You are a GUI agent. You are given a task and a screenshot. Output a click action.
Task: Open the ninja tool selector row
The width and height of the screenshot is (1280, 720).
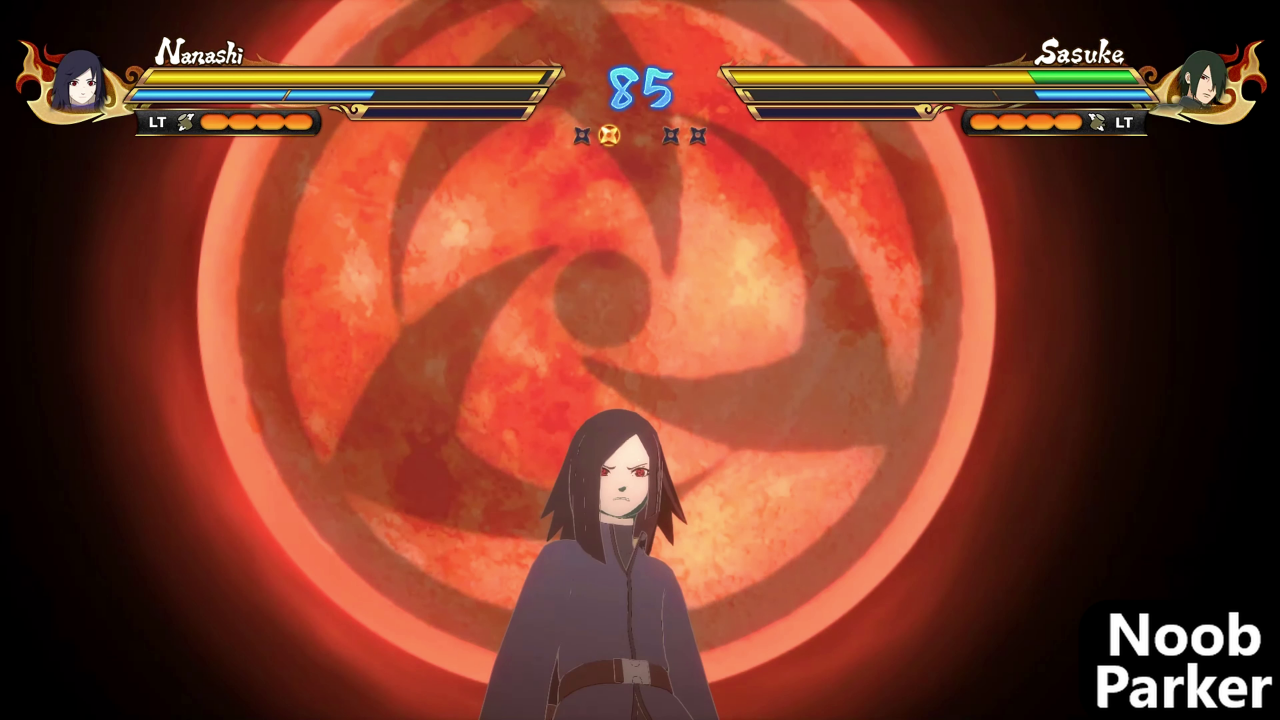click(640, 136)
